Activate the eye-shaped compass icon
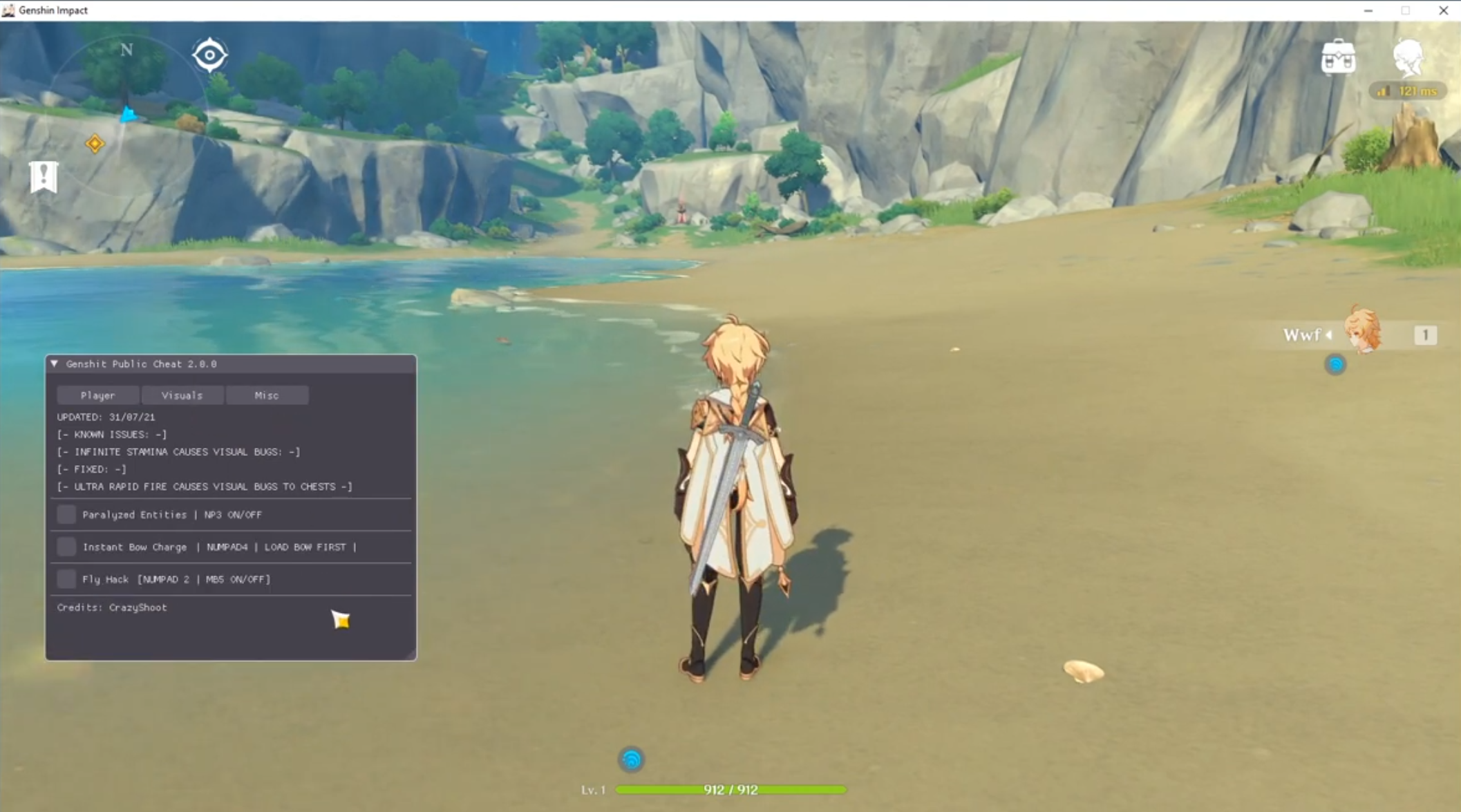Image resolution: width=1461 pixels, height=812 pixels. [209, 55]
